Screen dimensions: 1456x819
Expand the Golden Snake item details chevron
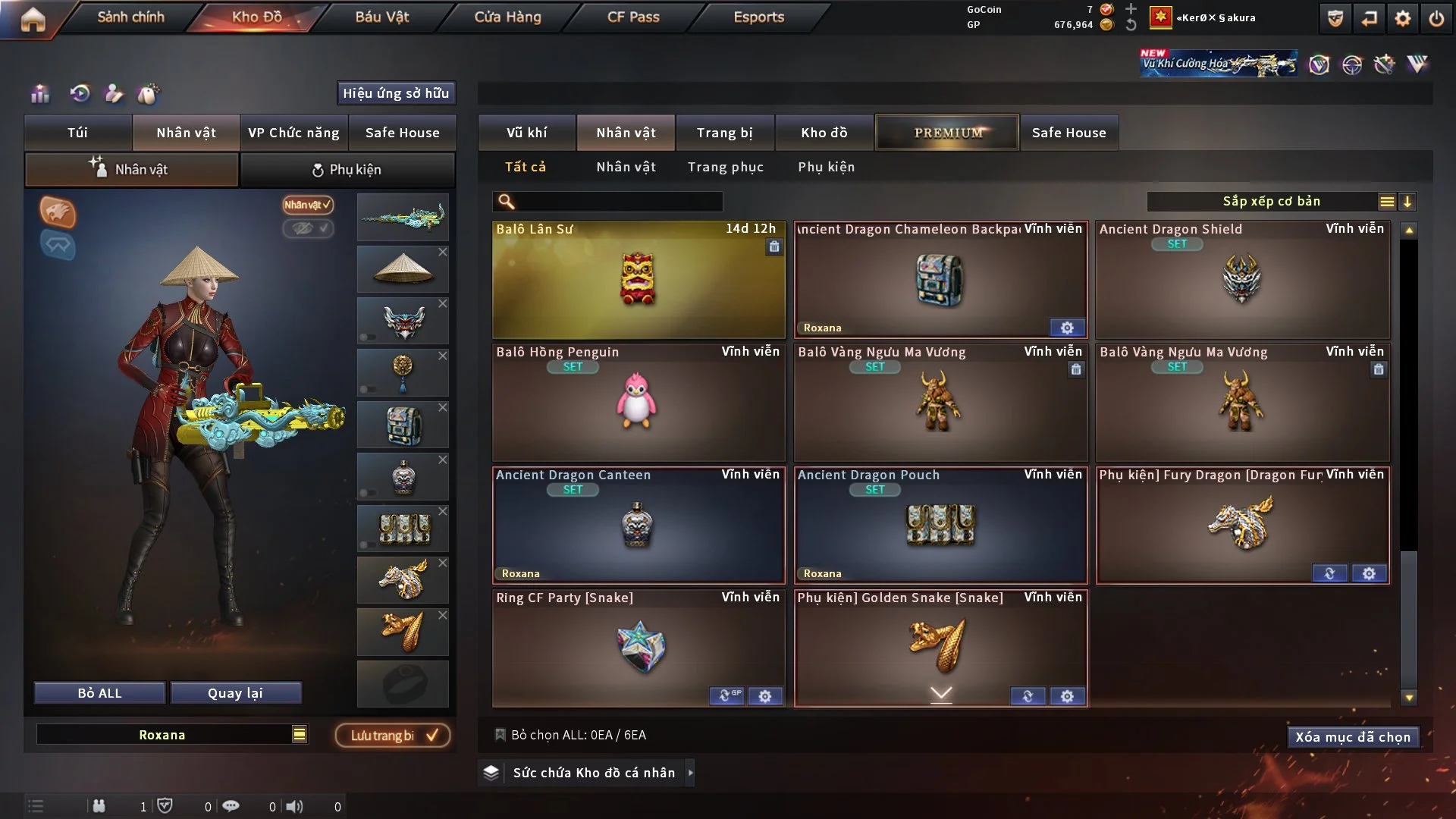point(940,694)
